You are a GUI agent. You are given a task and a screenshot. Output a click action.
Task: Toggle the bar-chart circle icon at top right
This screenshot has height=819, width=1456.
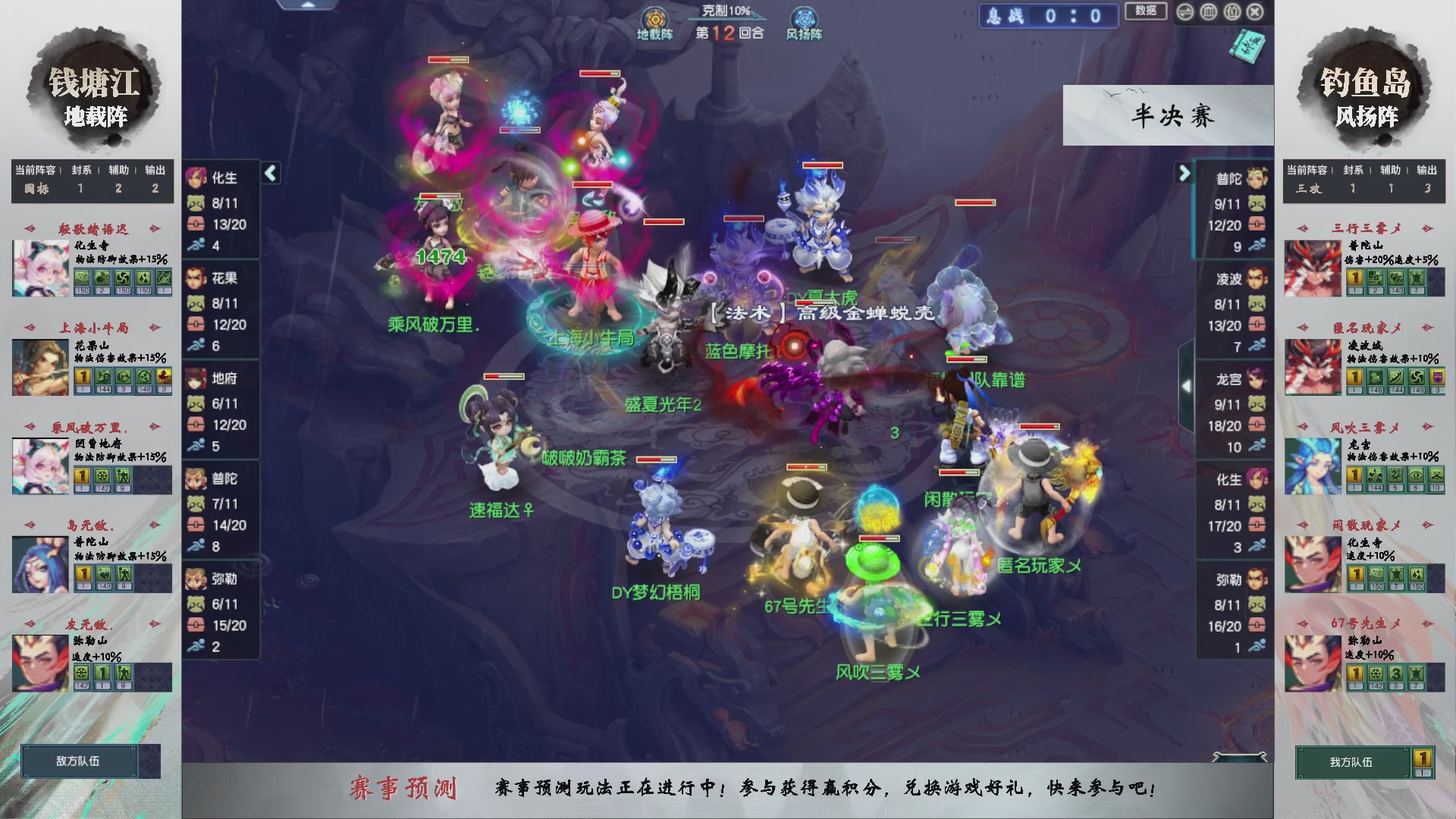click(1208, 13)
